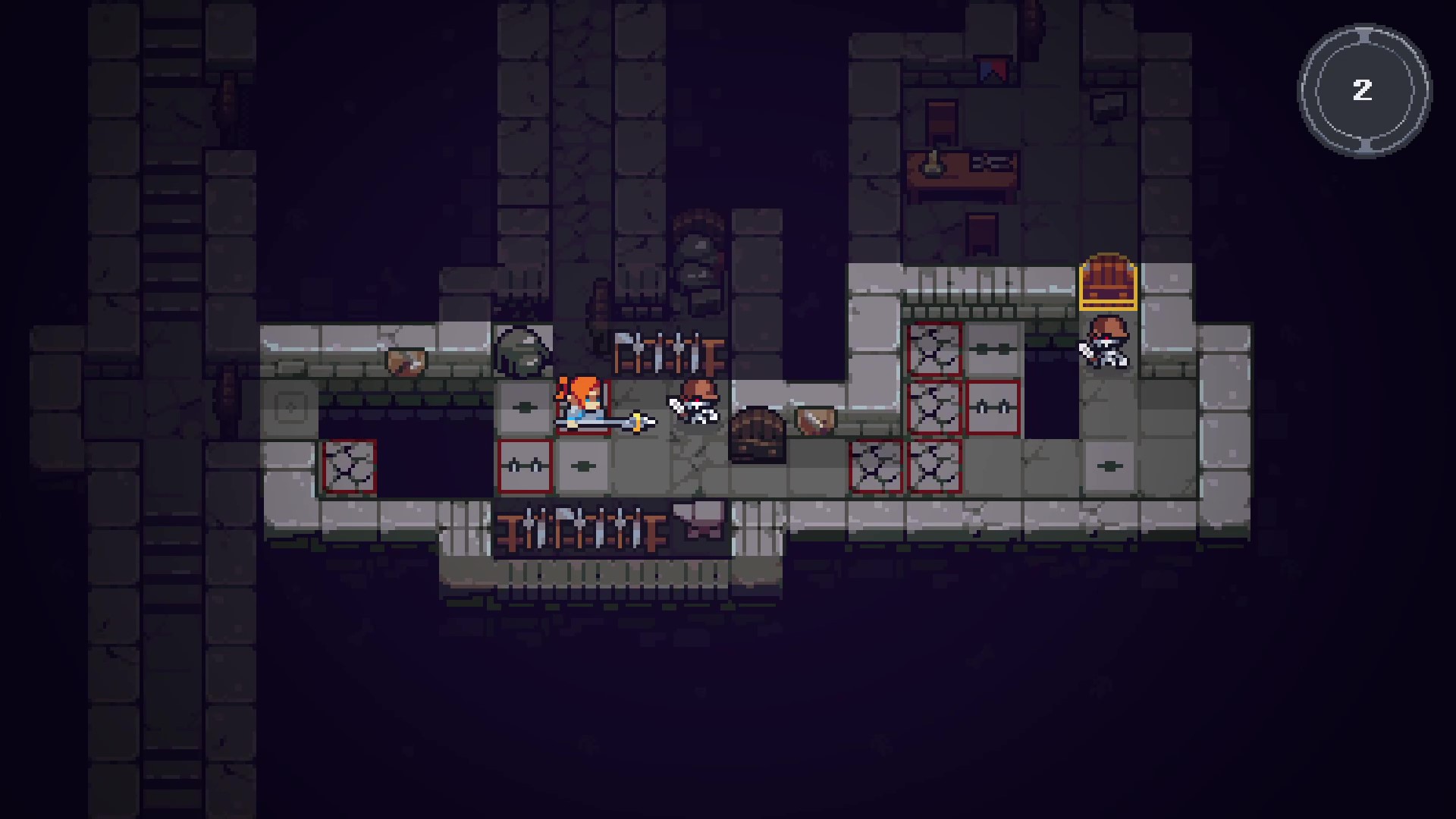Screen dimensions: 1456x819
Task: Step on the pressure plate beside the hero
Action: pyautogui.click(x=522, y=406)
